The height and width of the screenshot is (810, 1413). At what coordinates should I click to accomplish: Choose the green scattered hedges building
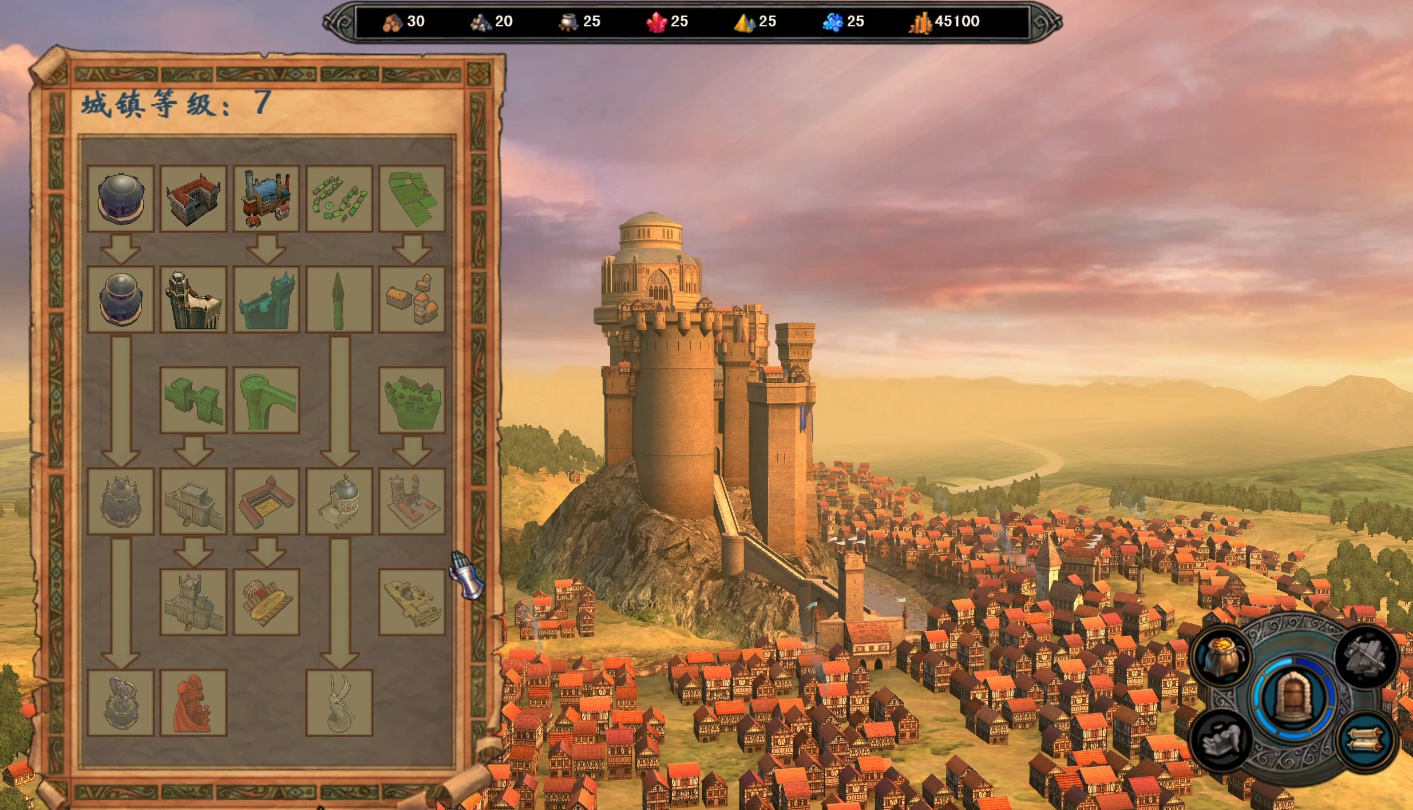click(339, 199)
